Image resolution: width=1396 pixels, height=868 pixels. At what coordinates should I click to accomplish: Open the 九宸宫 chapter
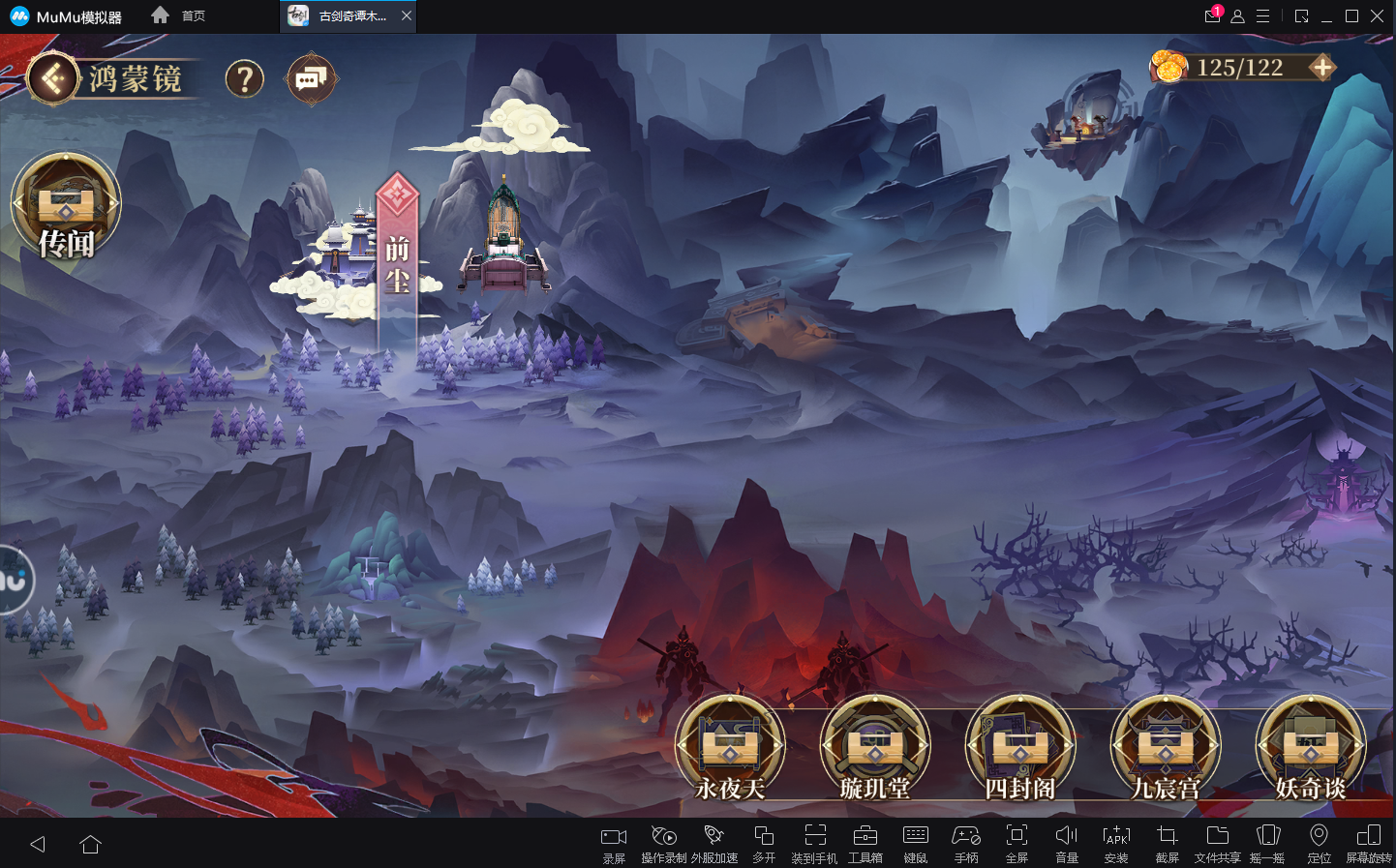[x=1166, y=748]
